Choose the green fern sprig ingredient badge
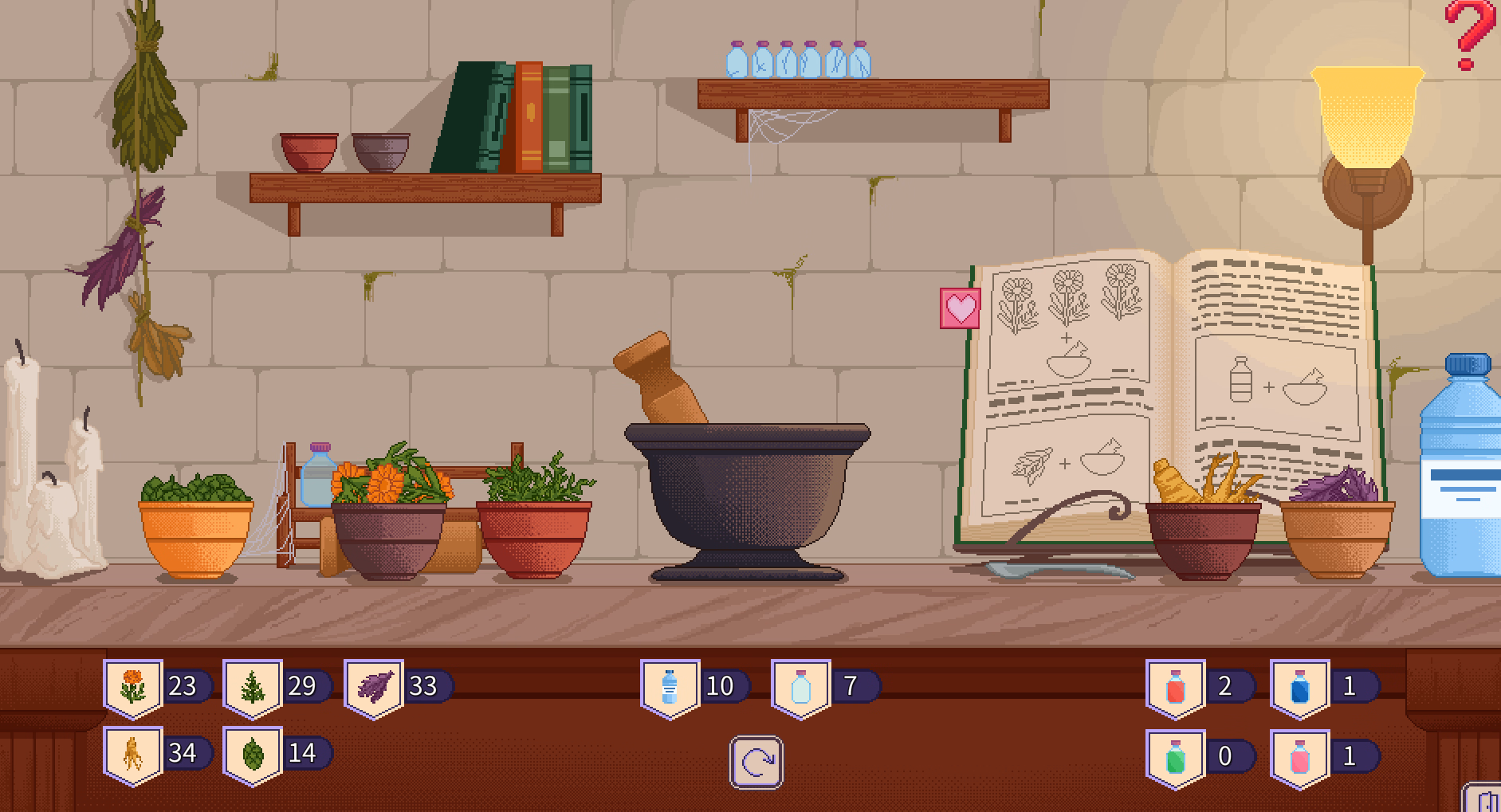1501x812 pixels. tap(253, 687)
